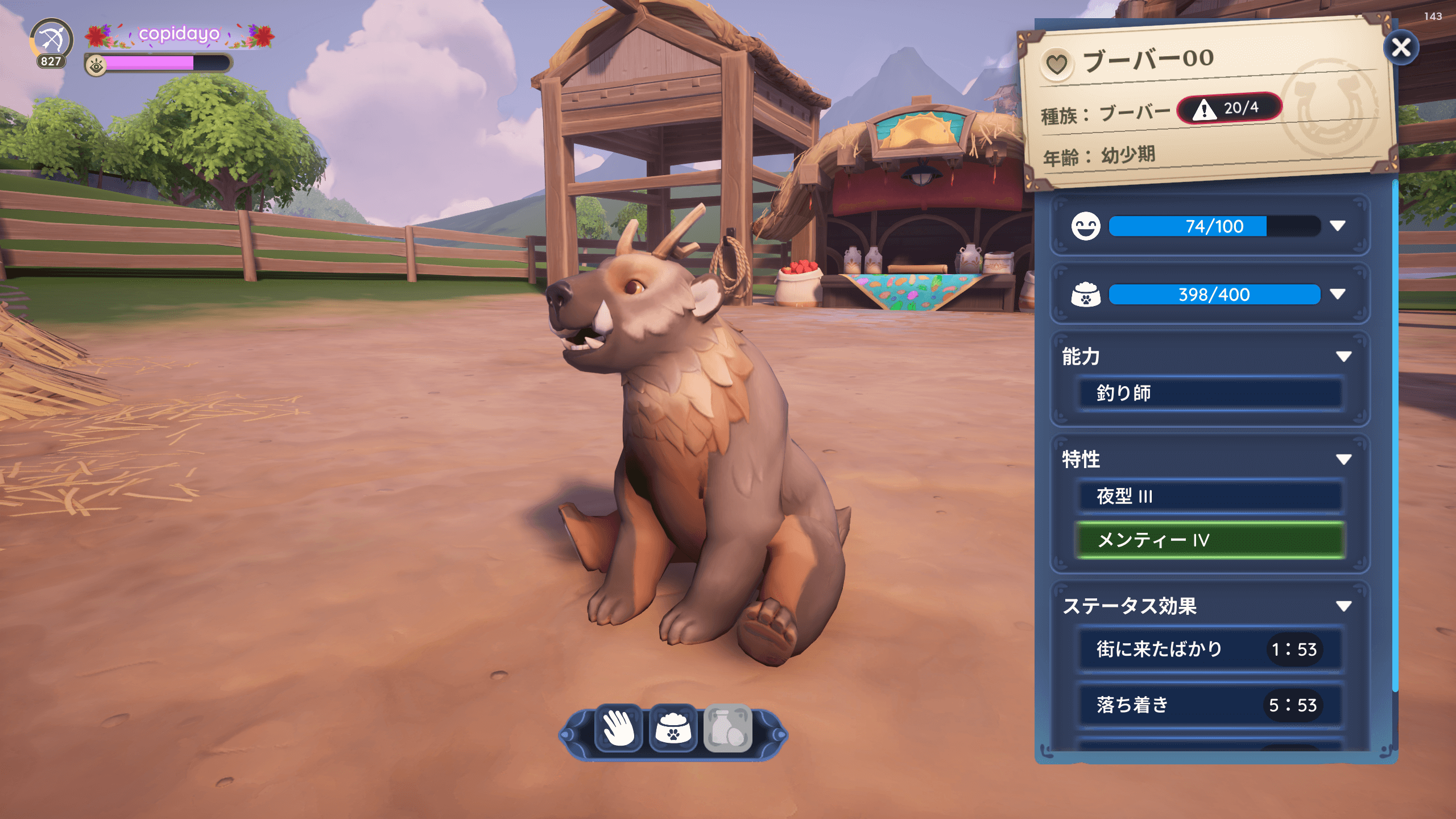The image size is (1456, 819).
Task: Select the 釣り師 ability entry
Action: (x=1209, y=393)
